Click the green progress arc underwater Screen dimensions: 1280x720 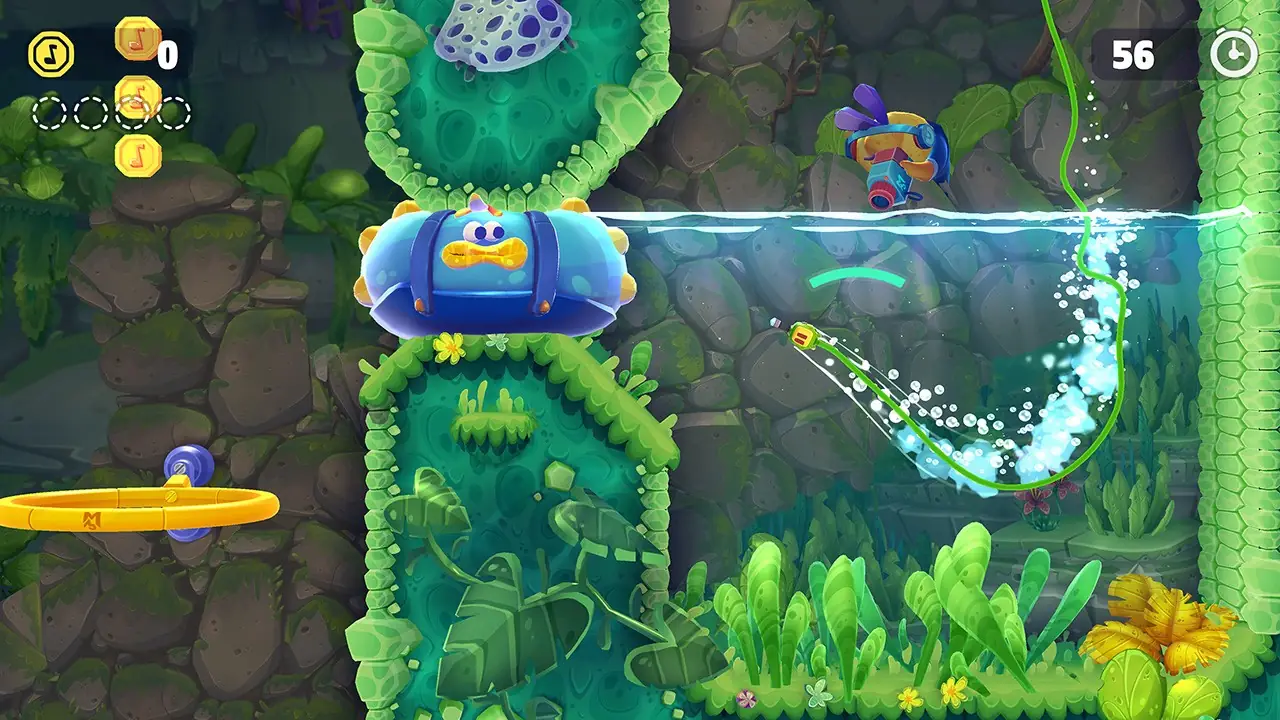tap(855, 276)
